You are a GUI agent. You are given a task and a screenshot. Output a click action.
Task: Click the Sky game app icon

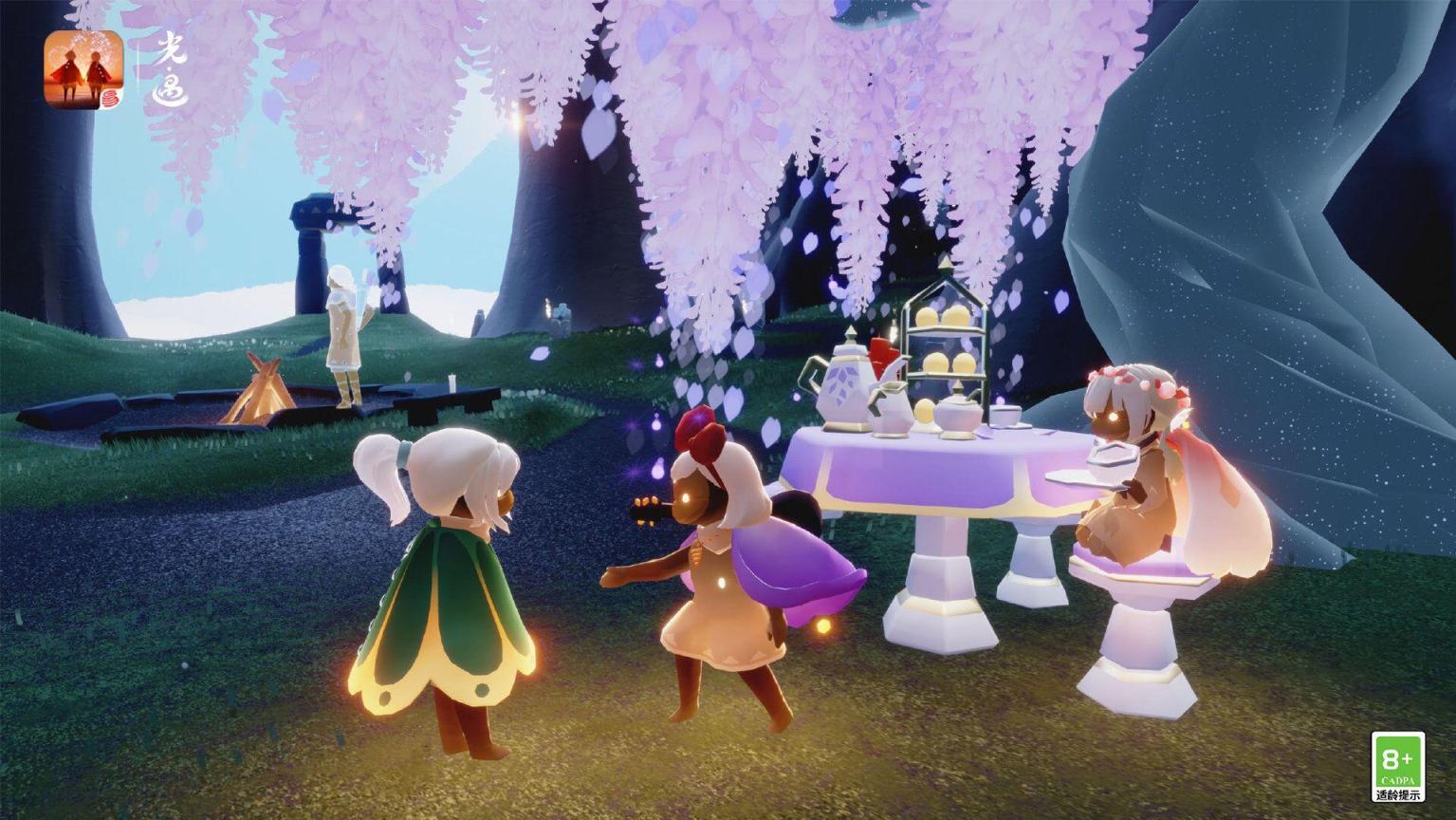pyautogui.click(x=83, y=69)
